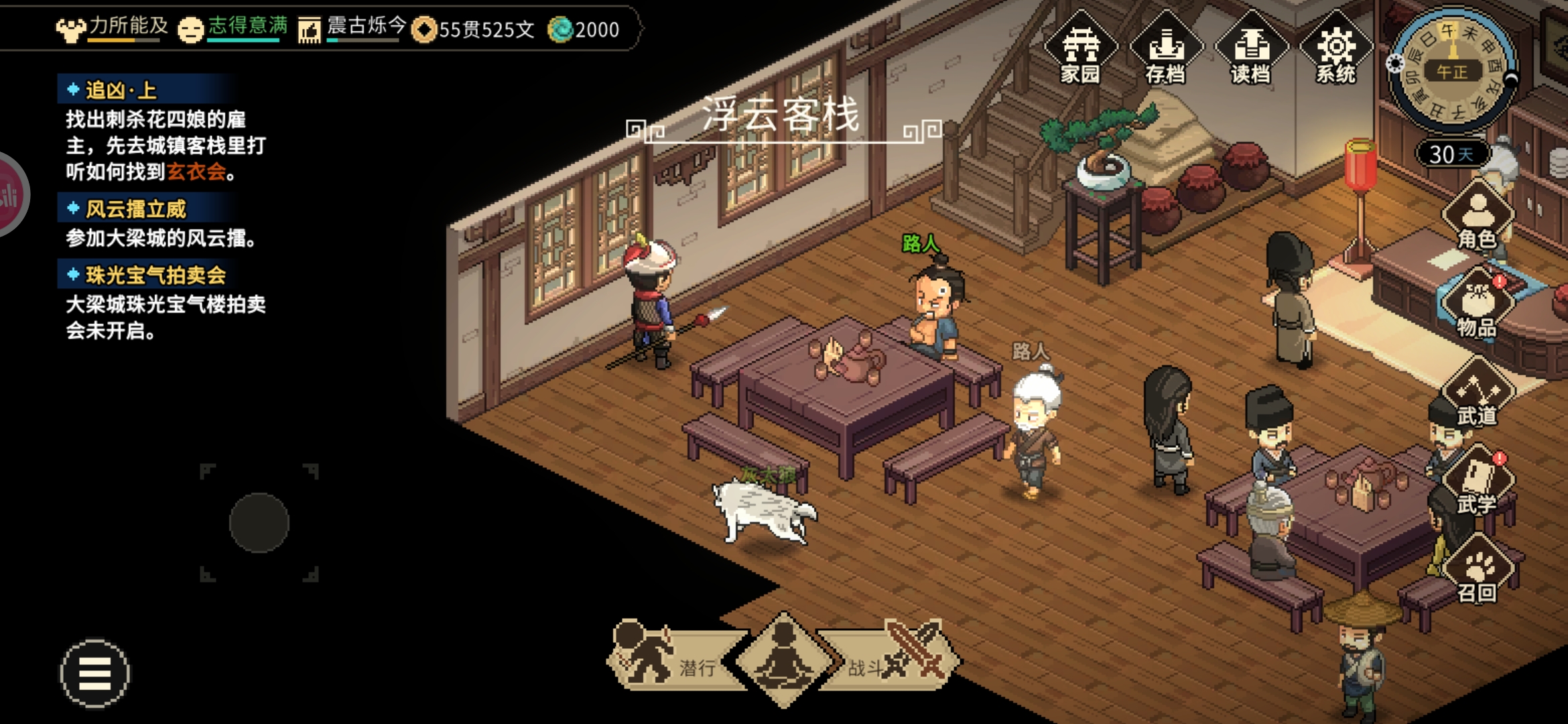This screenshot has height=724, width=1568.
Task: Tap the meditation pose button
Action: 783,658
